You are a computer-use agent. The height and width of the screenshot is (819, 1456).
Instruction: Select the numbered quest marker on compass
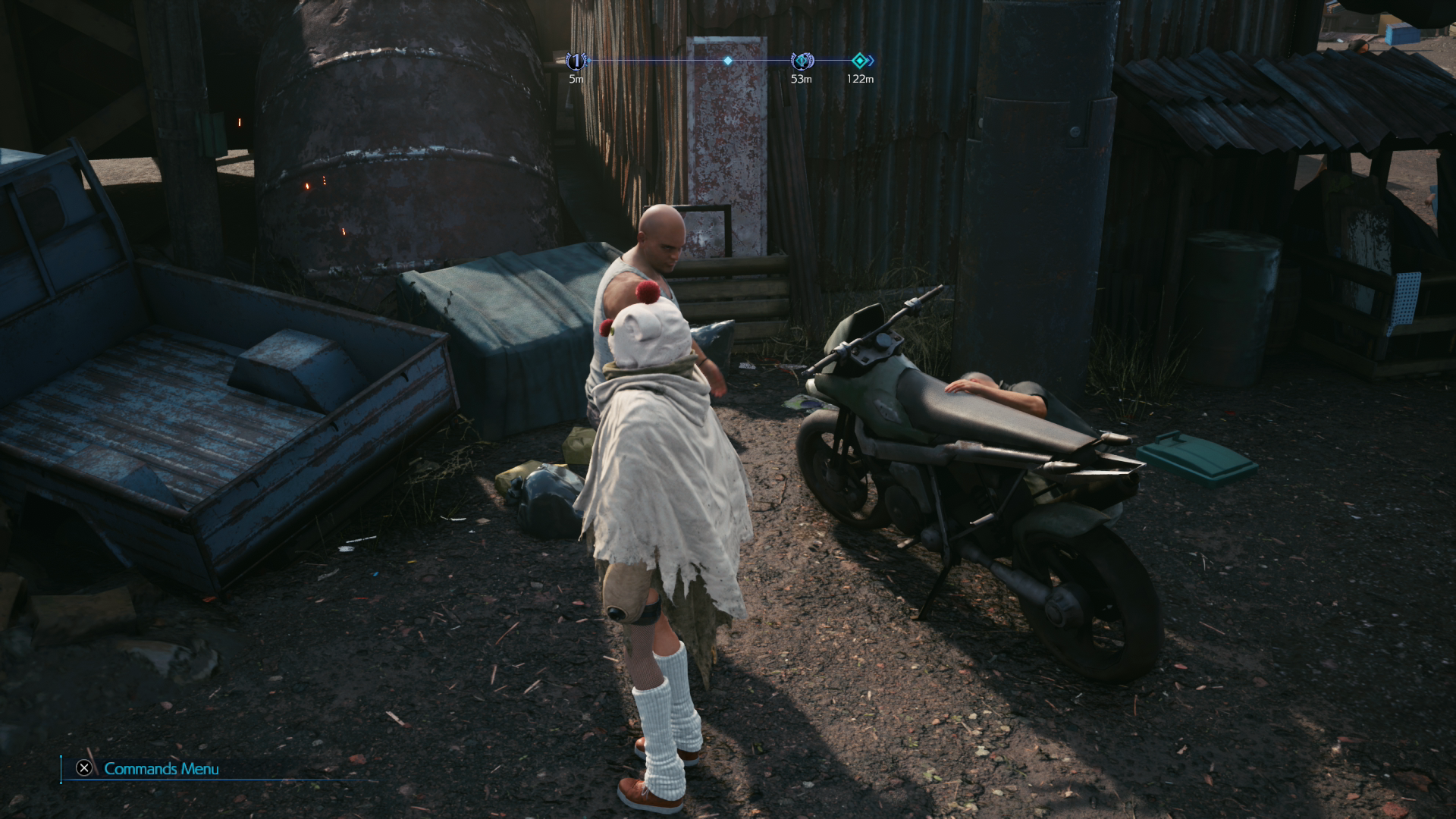[x=577, y=61]
